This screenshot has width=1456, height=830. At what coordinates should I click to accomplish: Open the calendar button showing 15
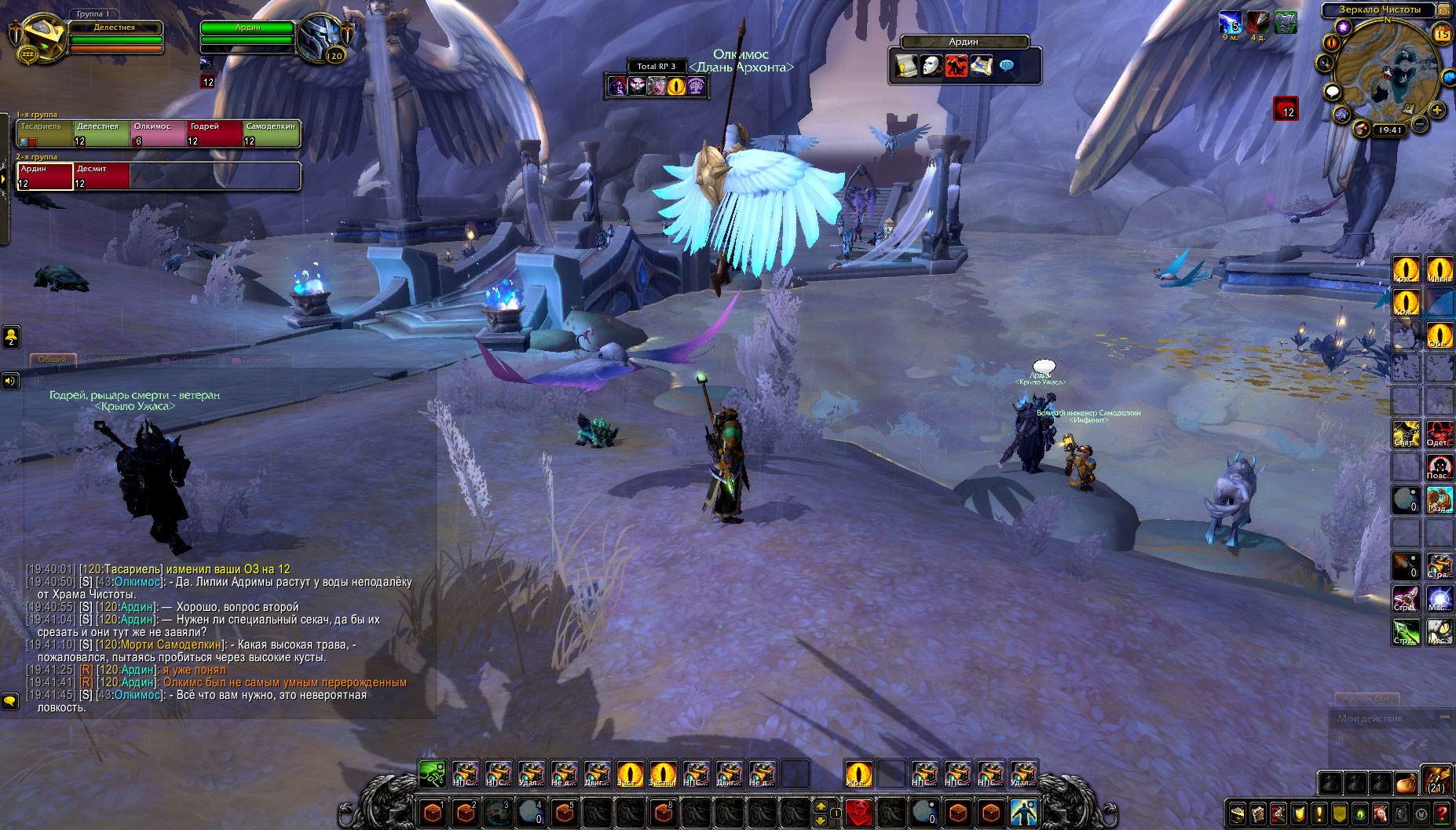coord(1442,34)
